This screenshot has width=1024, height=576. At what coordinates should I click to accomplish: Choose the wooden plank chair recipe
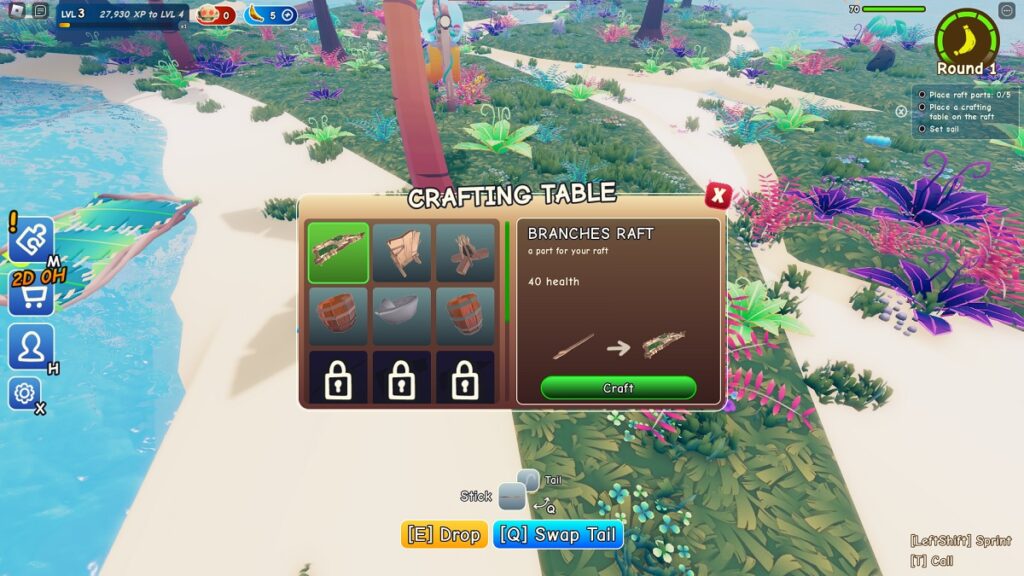(x=402, y=252)
